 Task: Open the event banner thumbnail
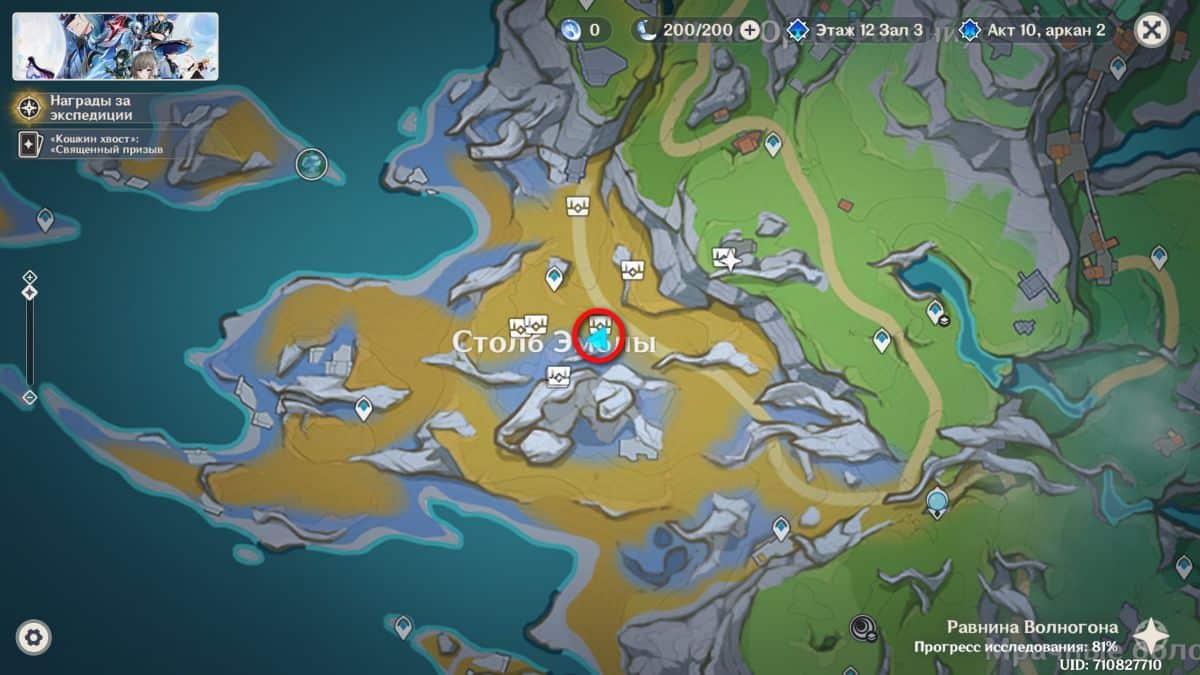tap(115, 46)
